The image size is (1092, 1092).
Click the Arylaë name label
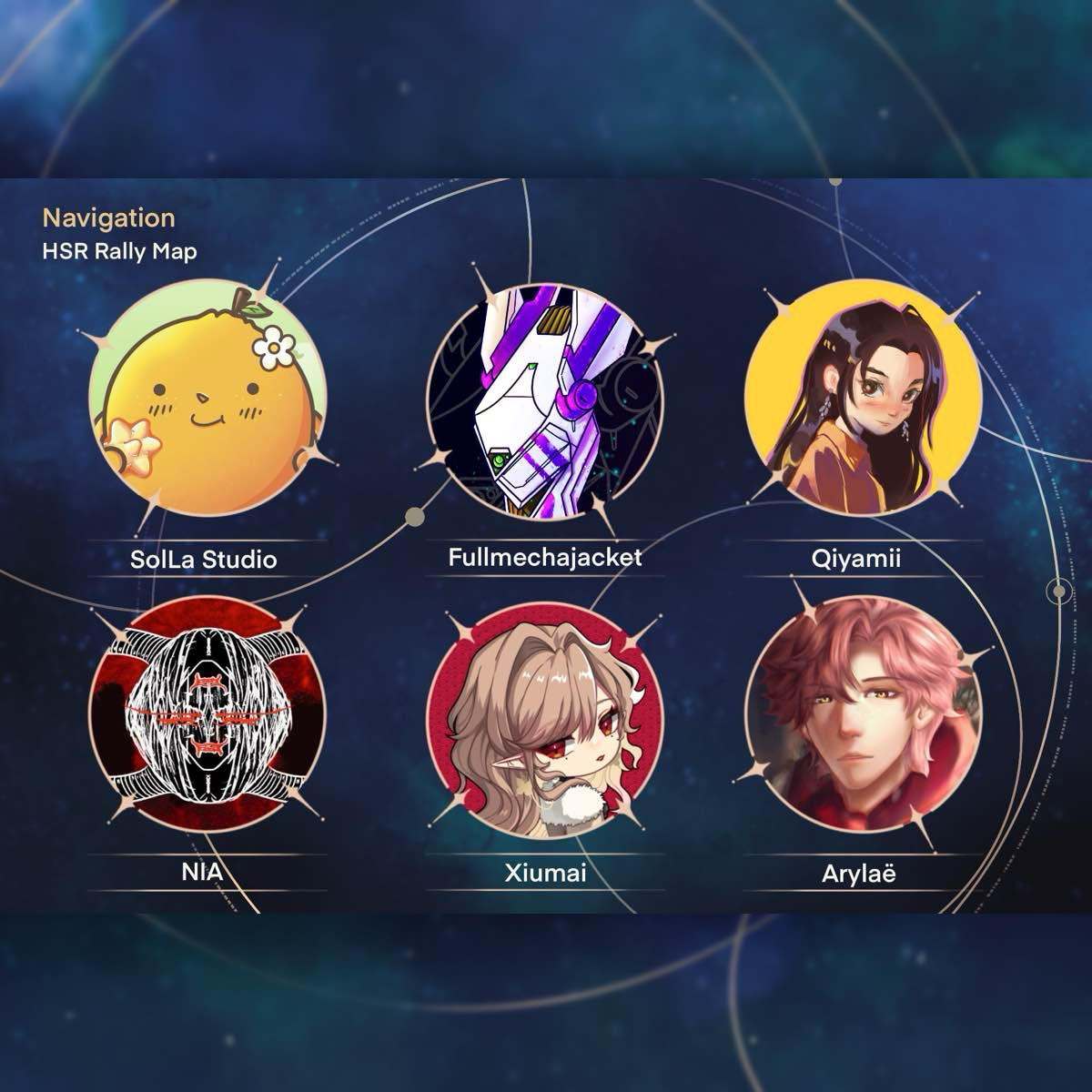point(858,875)
